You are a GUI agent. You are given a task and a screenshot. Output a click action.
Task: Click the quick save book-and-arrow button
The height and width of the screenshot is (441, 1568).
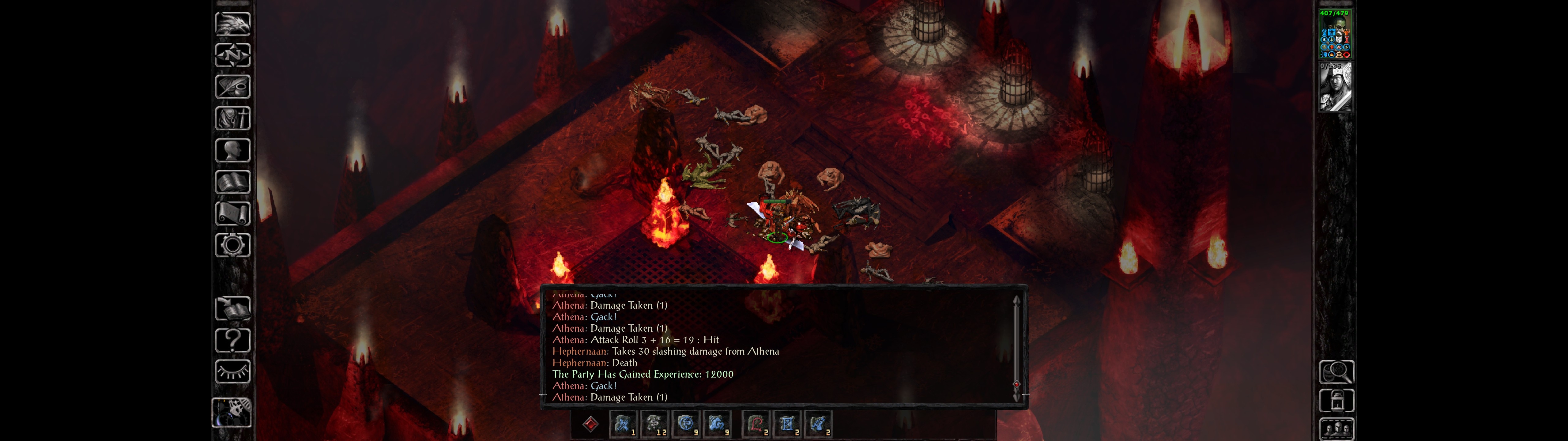click(232, 308)
